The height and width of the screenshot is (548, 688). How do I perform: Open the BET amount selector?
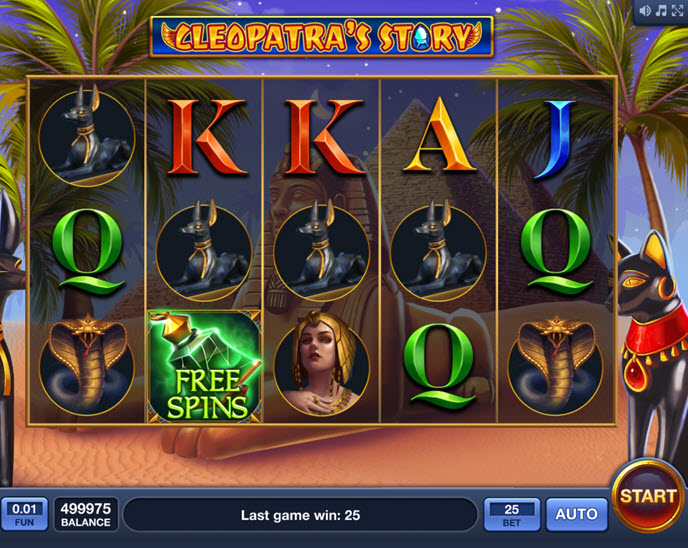[511, 514]
